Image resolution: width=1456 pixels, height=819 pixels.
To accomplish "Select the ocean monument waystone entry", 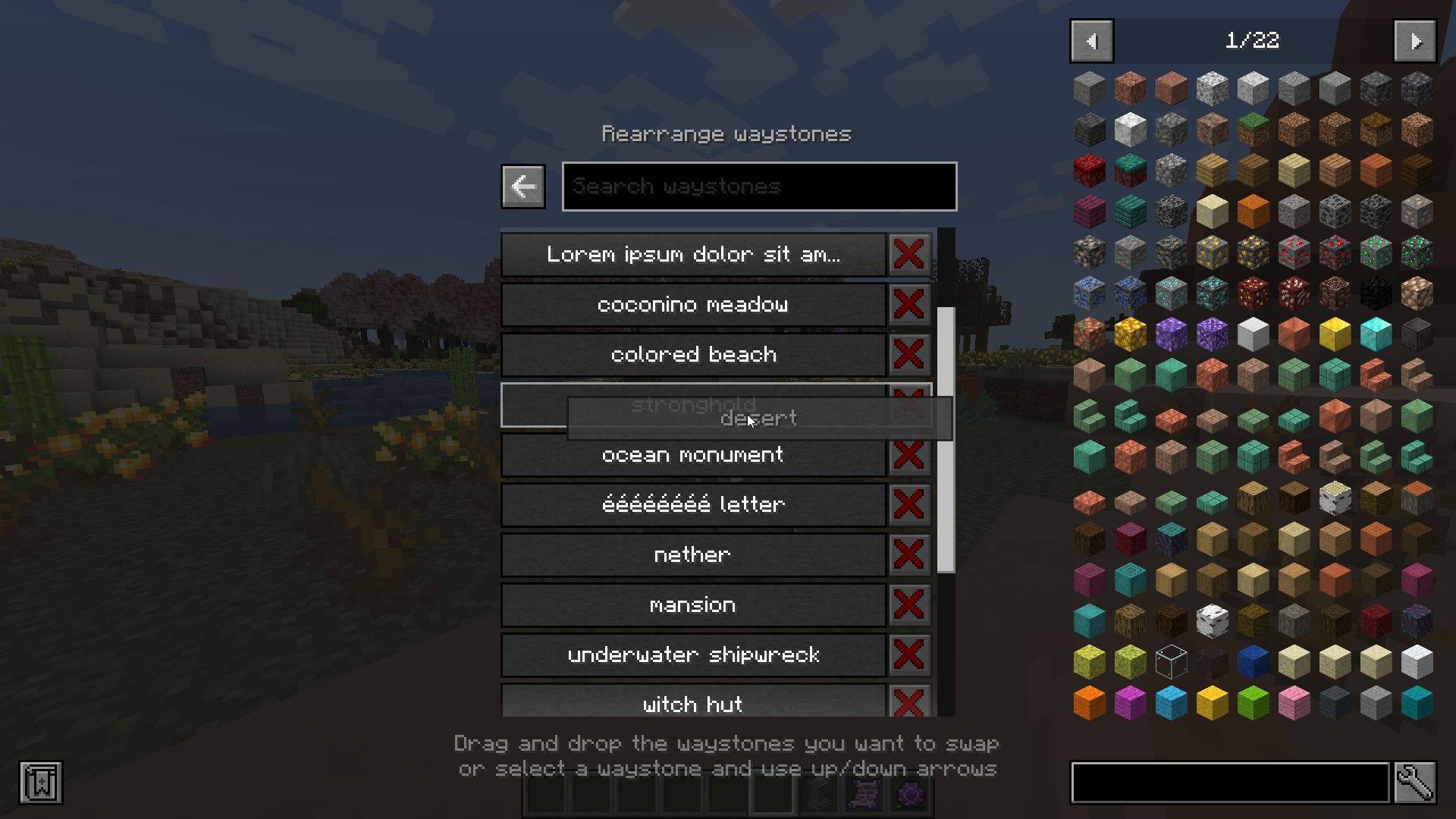I will (692, 454).
